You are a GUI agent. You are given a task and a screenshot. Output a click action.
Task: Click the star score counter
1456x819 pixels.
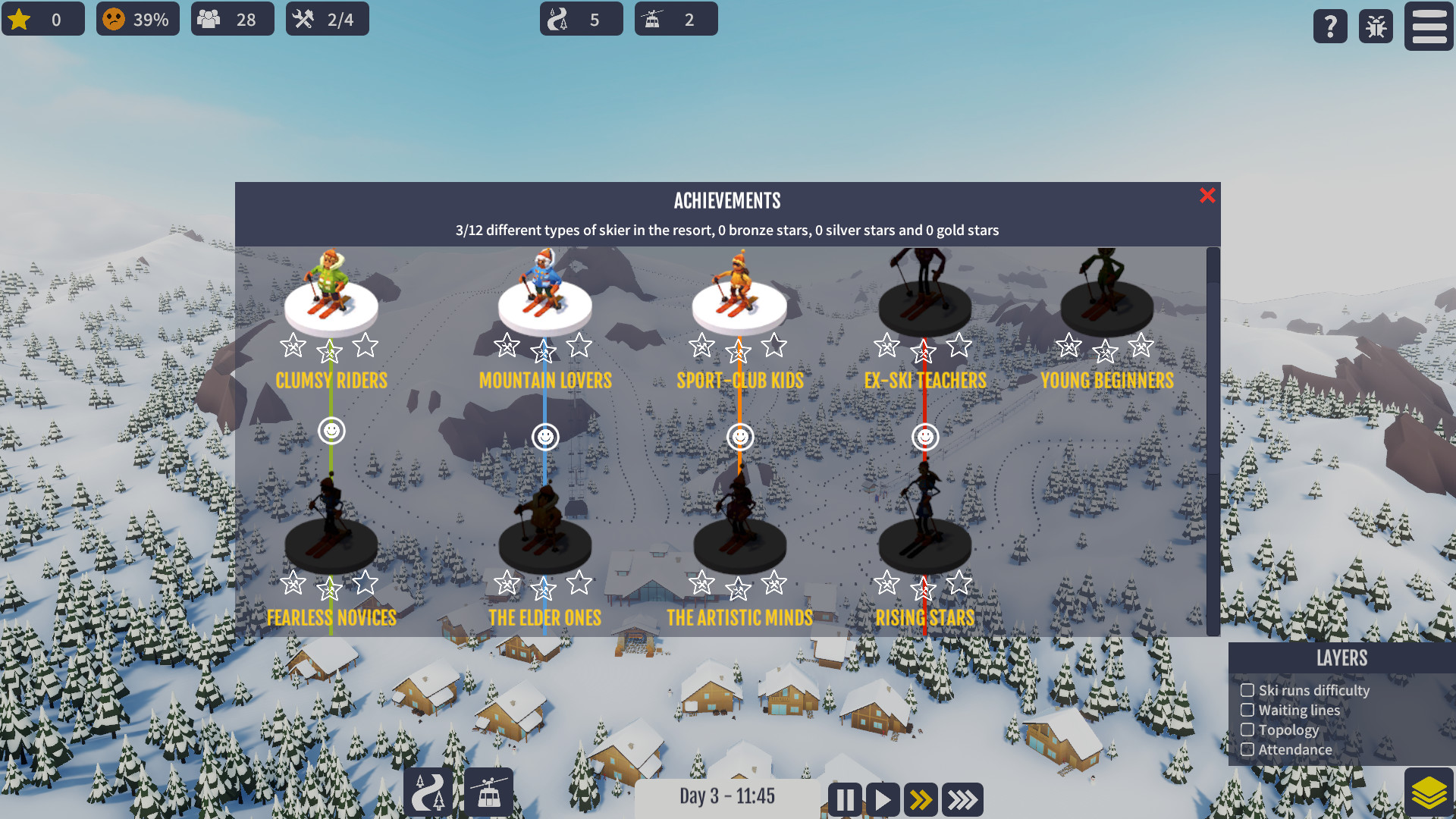tap(43, 19)
